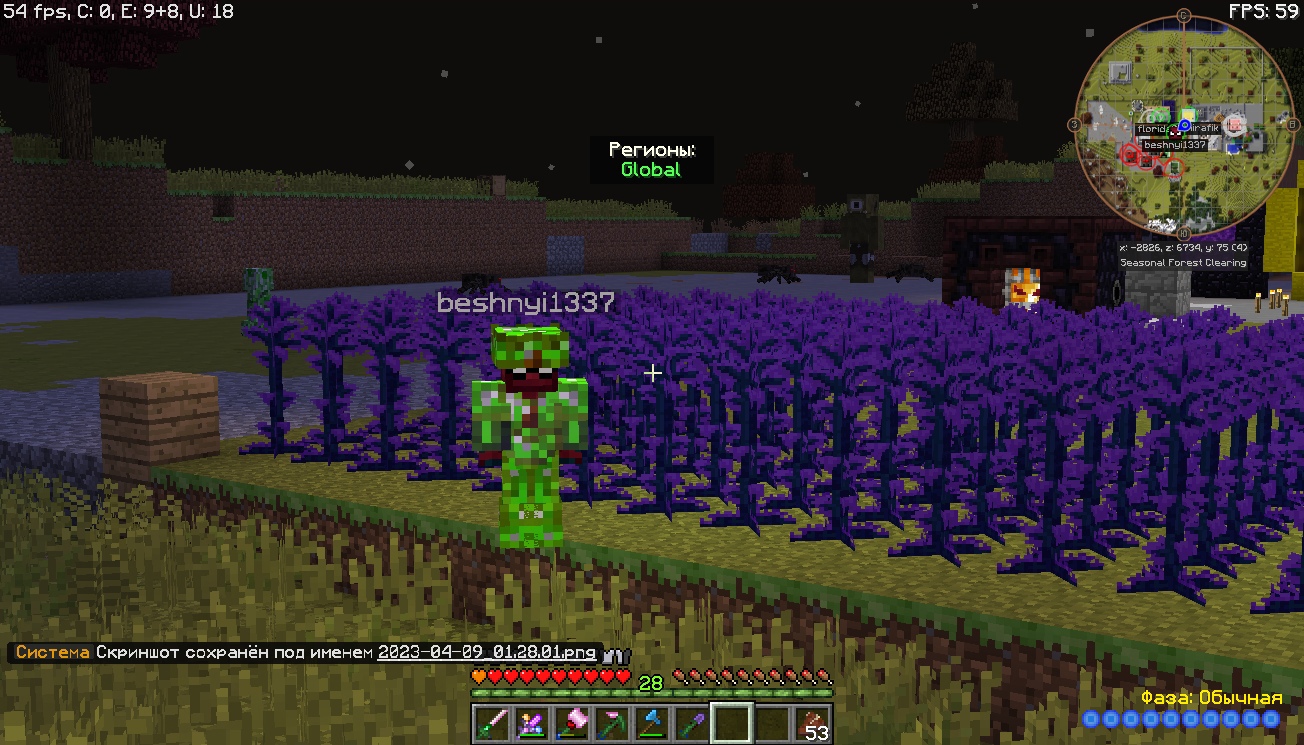Select the blue axe hotbar slot
1304x745 pixels.
pyautogui.click(x=650, y=723)
